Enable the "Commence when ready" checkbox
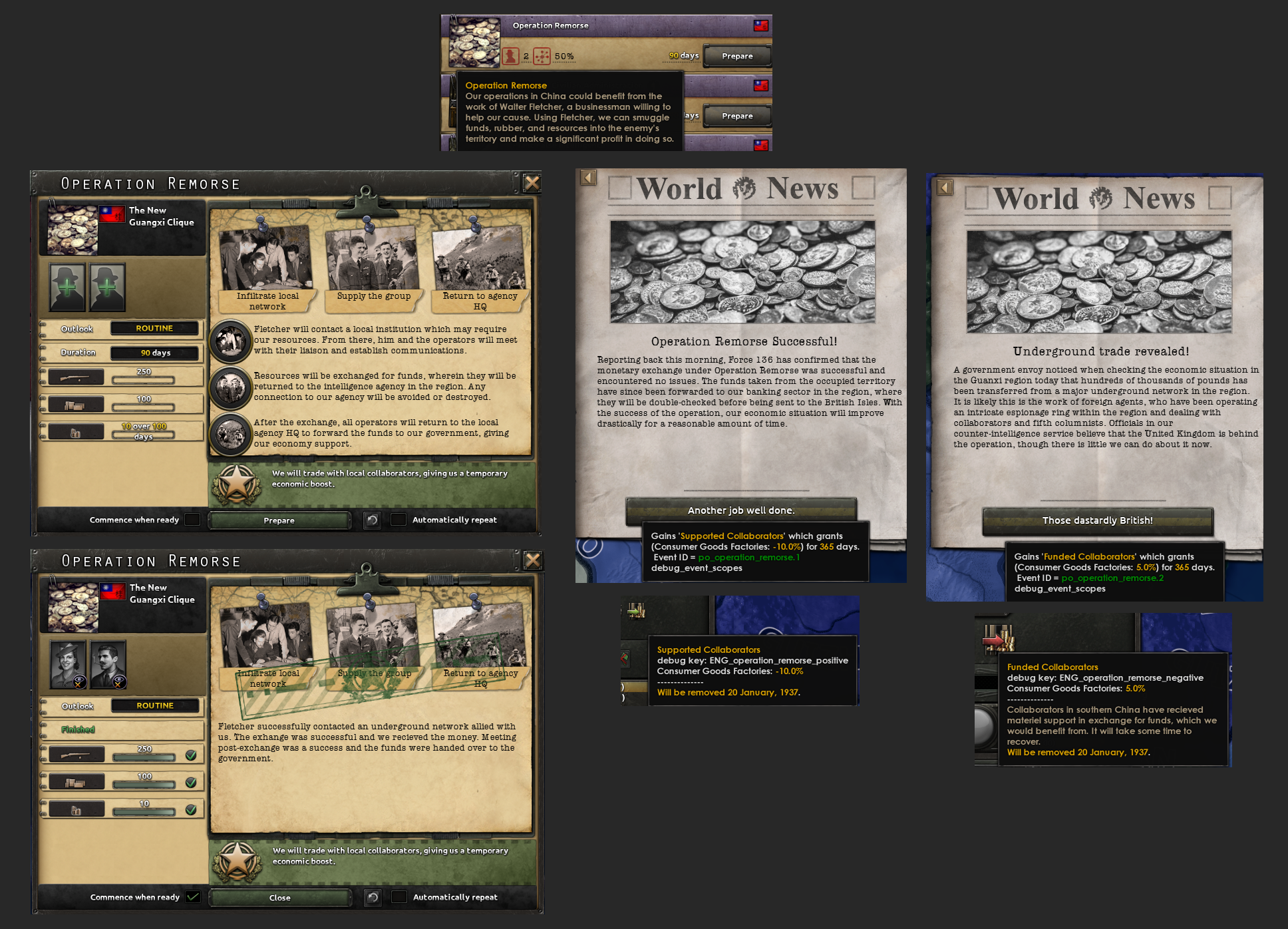1288x929 pixels. pyautogui.click(x=193, y=520)
